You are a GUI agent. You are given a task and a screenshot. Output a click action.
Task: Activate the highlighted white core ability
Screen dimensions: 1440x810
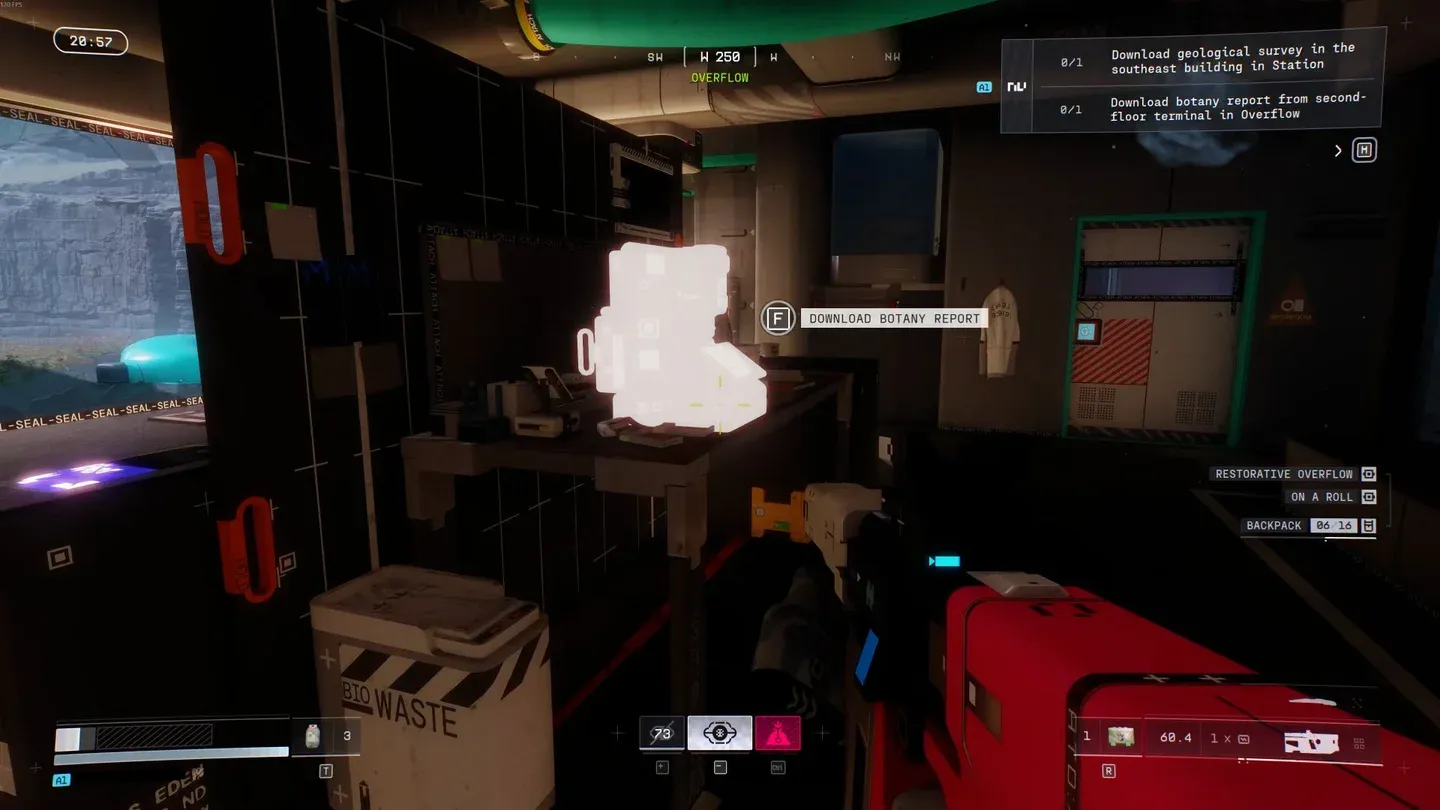point(720,733)
